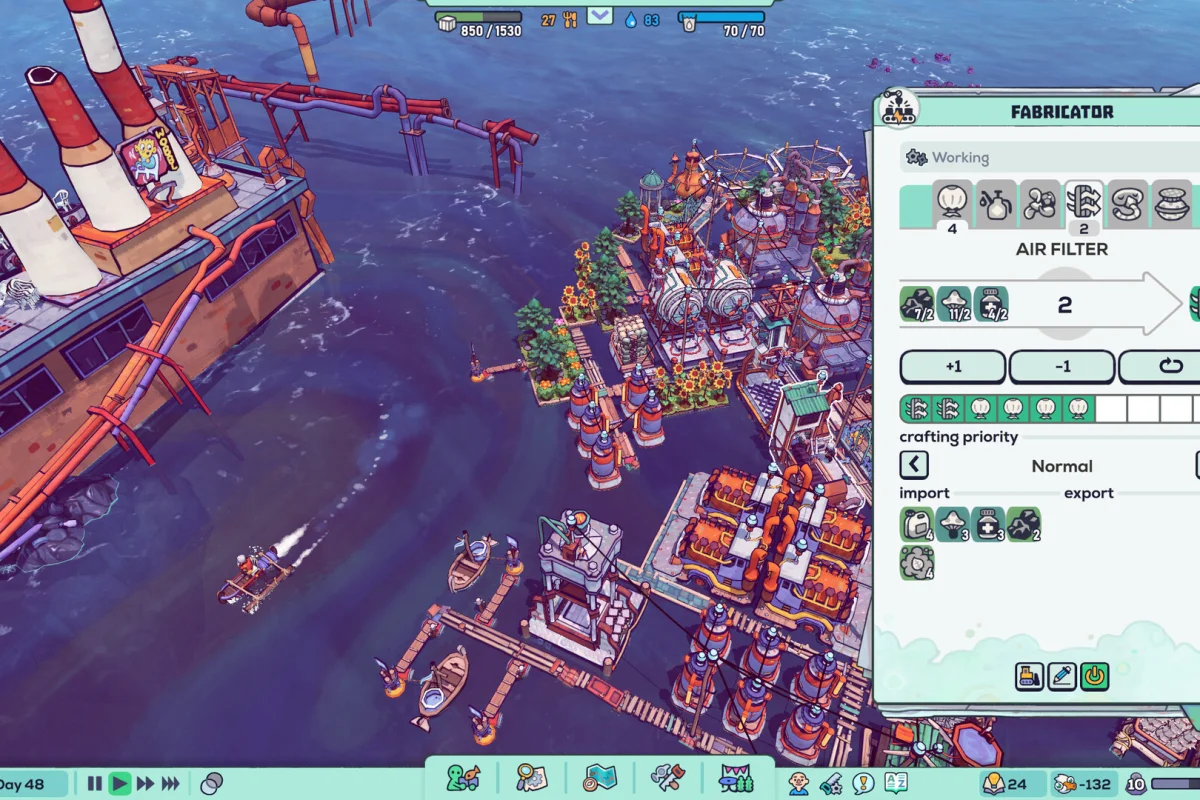Remove one from the Air Filter queue

[1062, 367]
